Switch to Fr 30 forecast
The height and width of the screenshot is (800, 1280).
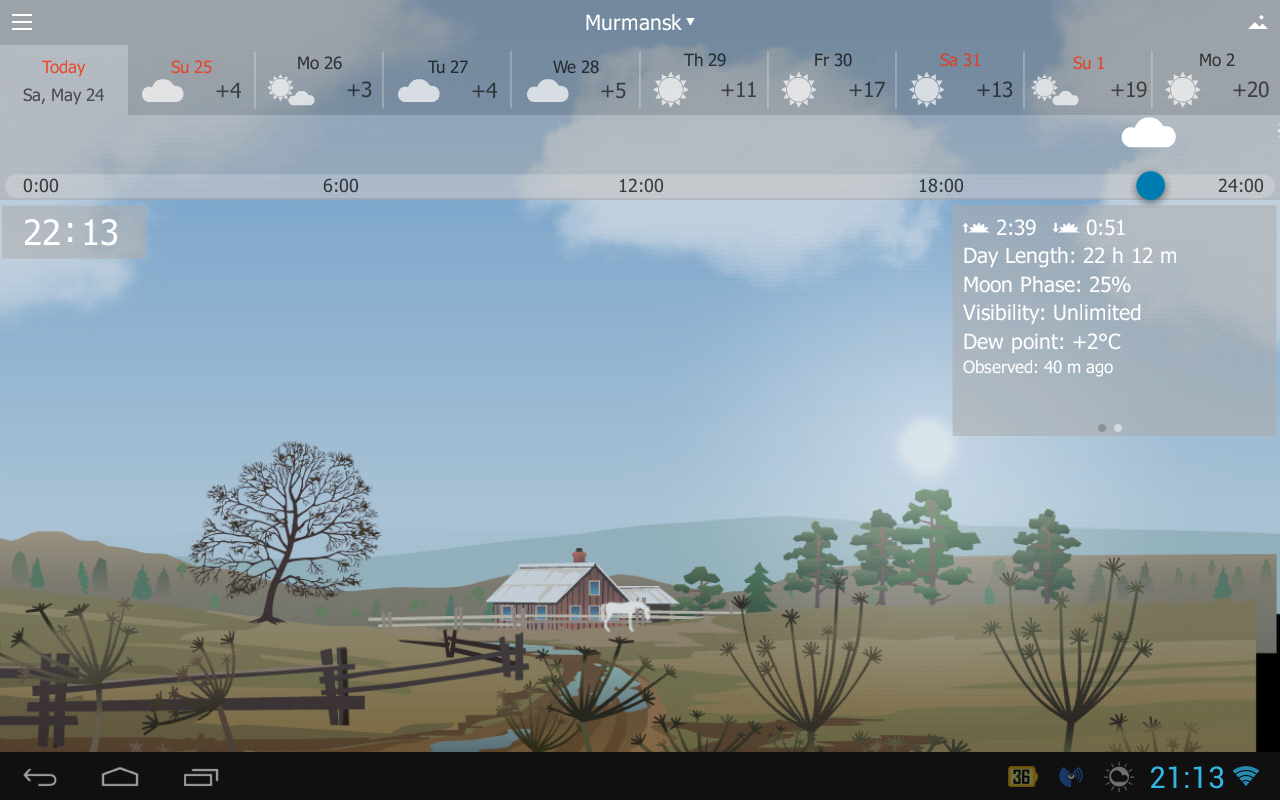coord(832,80)
